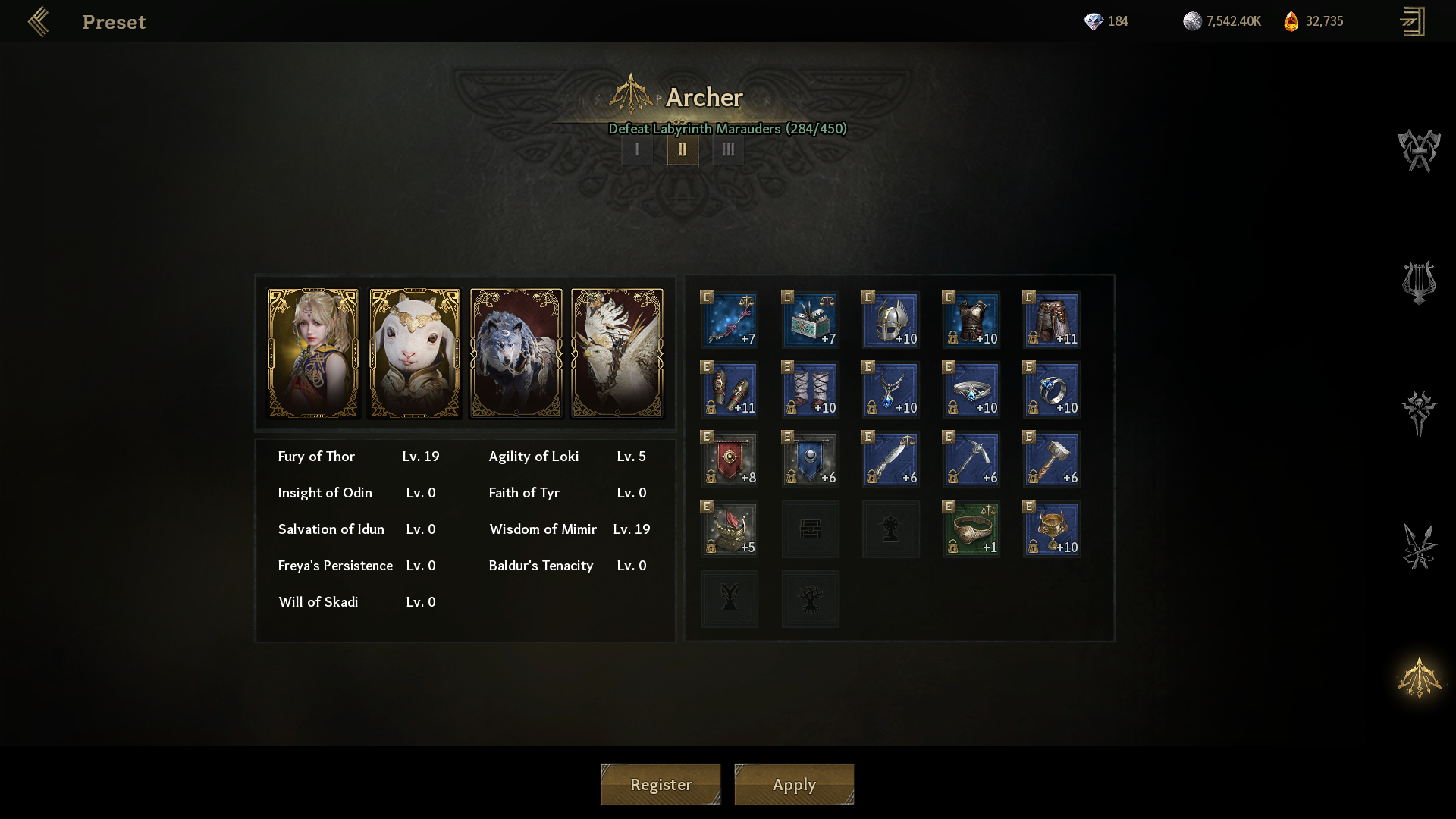Image resolution: width=1456 pixels, height=819 pixels.
Task: Select the white winged bird card
Action: tap(617, 353)
